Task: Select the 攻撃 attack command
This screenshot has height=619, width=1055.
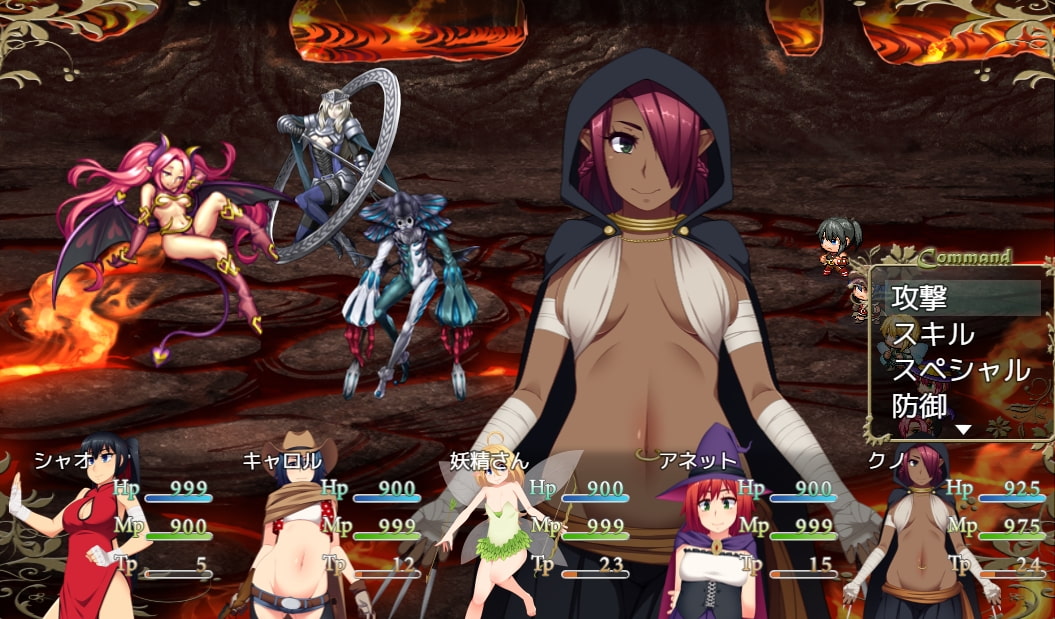Action: click(960, 297)
